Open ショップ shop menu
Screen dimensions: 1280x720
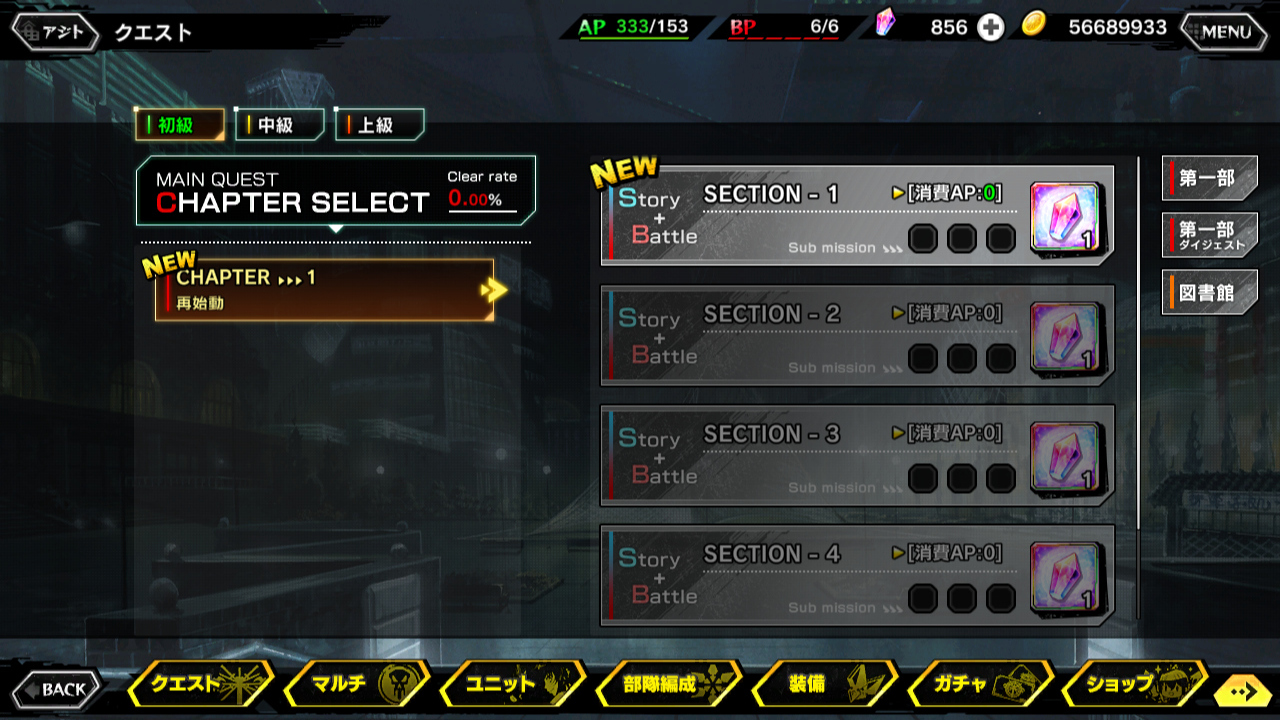click(1132, 685)
